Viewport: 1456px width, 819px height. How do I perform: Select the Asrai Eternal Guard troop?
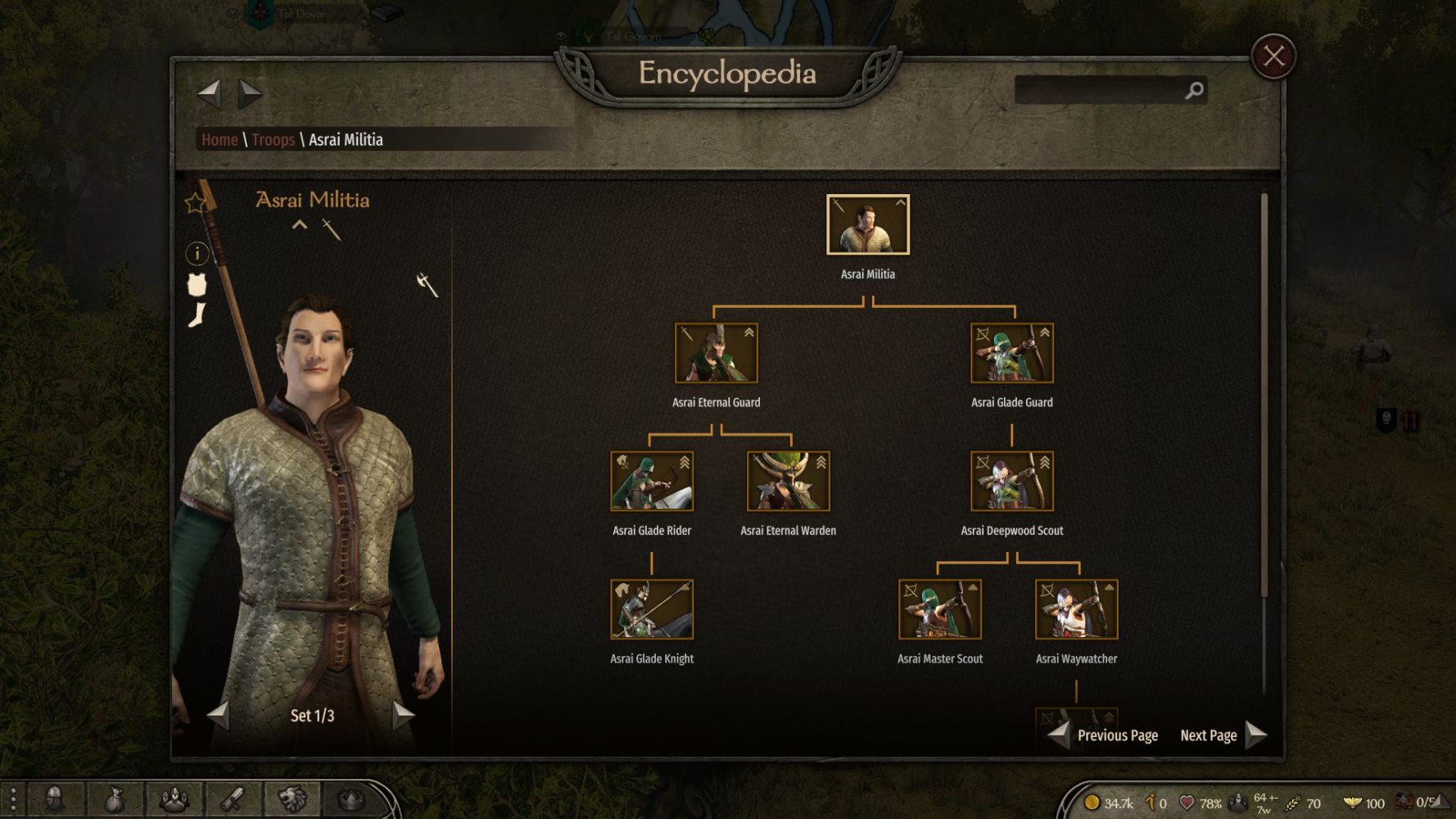click(716, 353)
